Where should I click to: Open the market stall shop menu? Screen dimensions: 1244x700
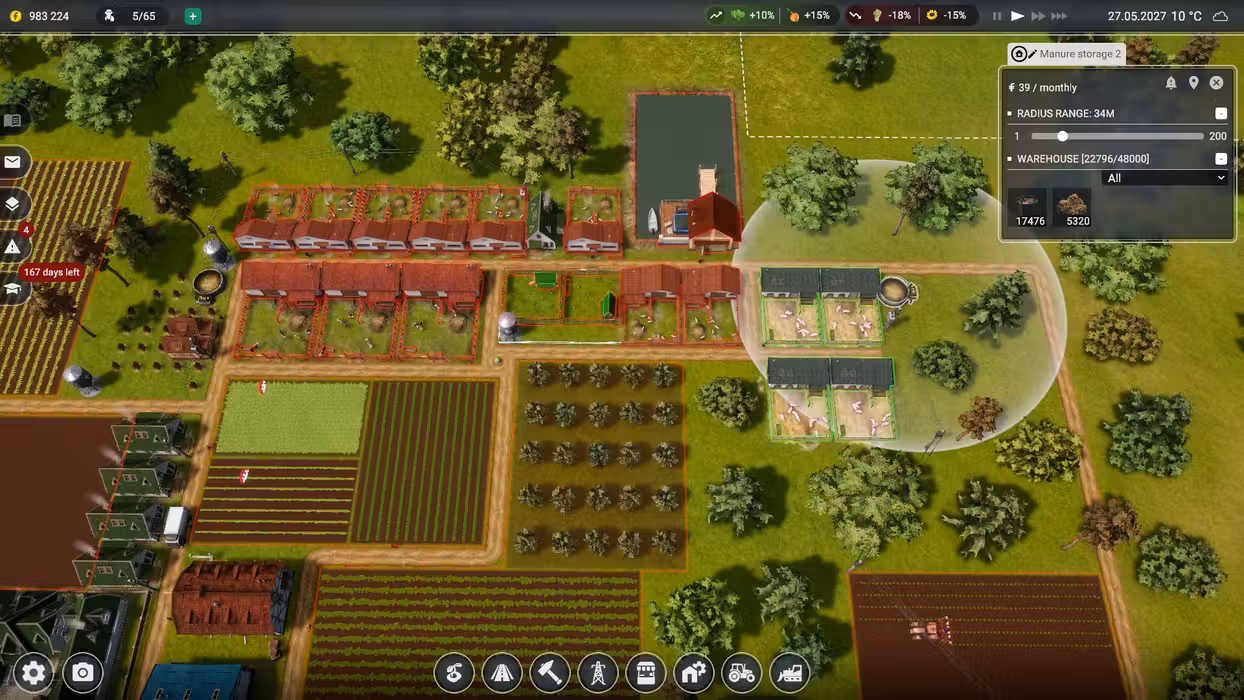(646, 673)
